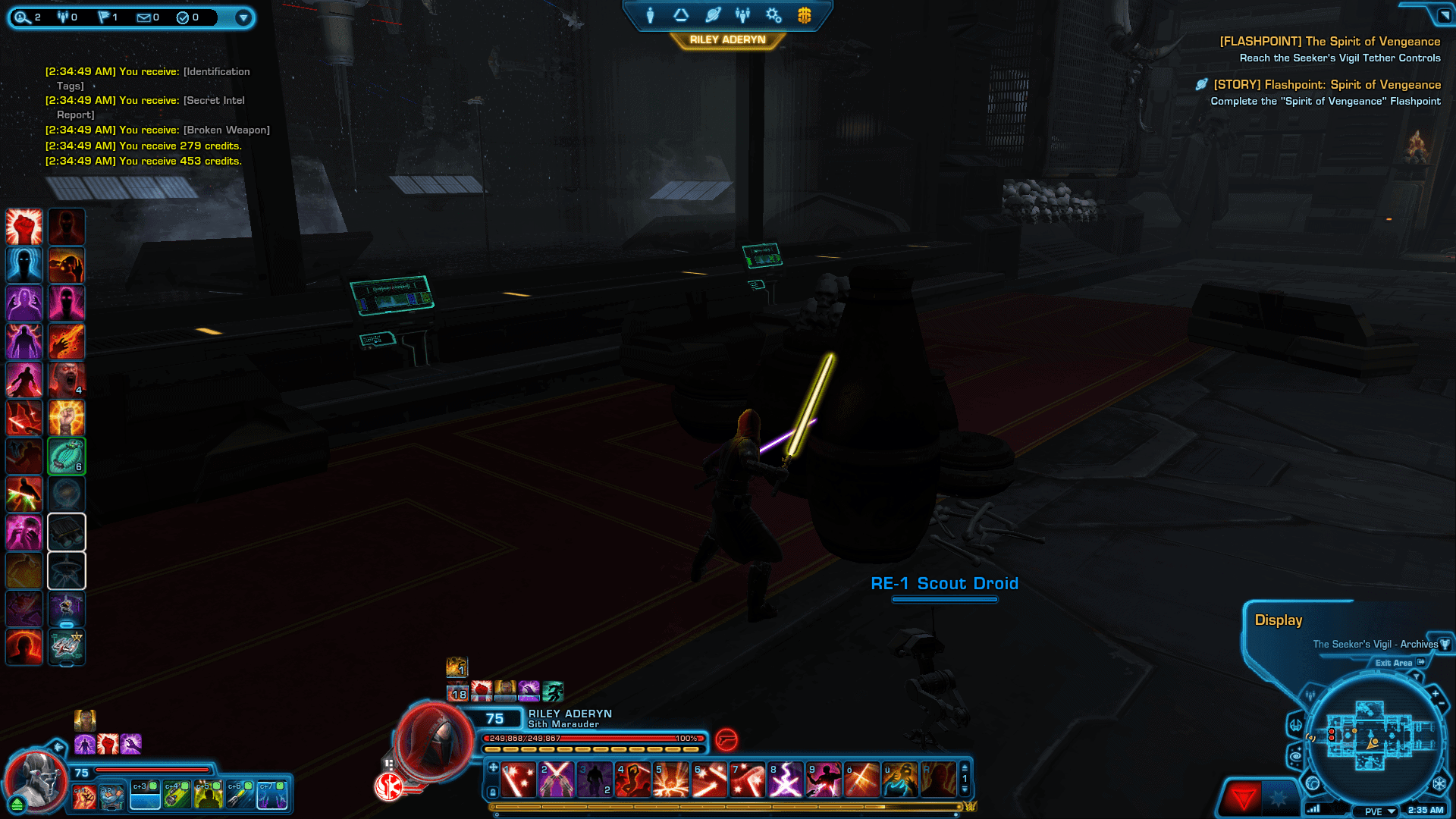Expand the top-left status bar arrow menu
This screenshot has width=1456, height=819.
(x=243, y=17)
